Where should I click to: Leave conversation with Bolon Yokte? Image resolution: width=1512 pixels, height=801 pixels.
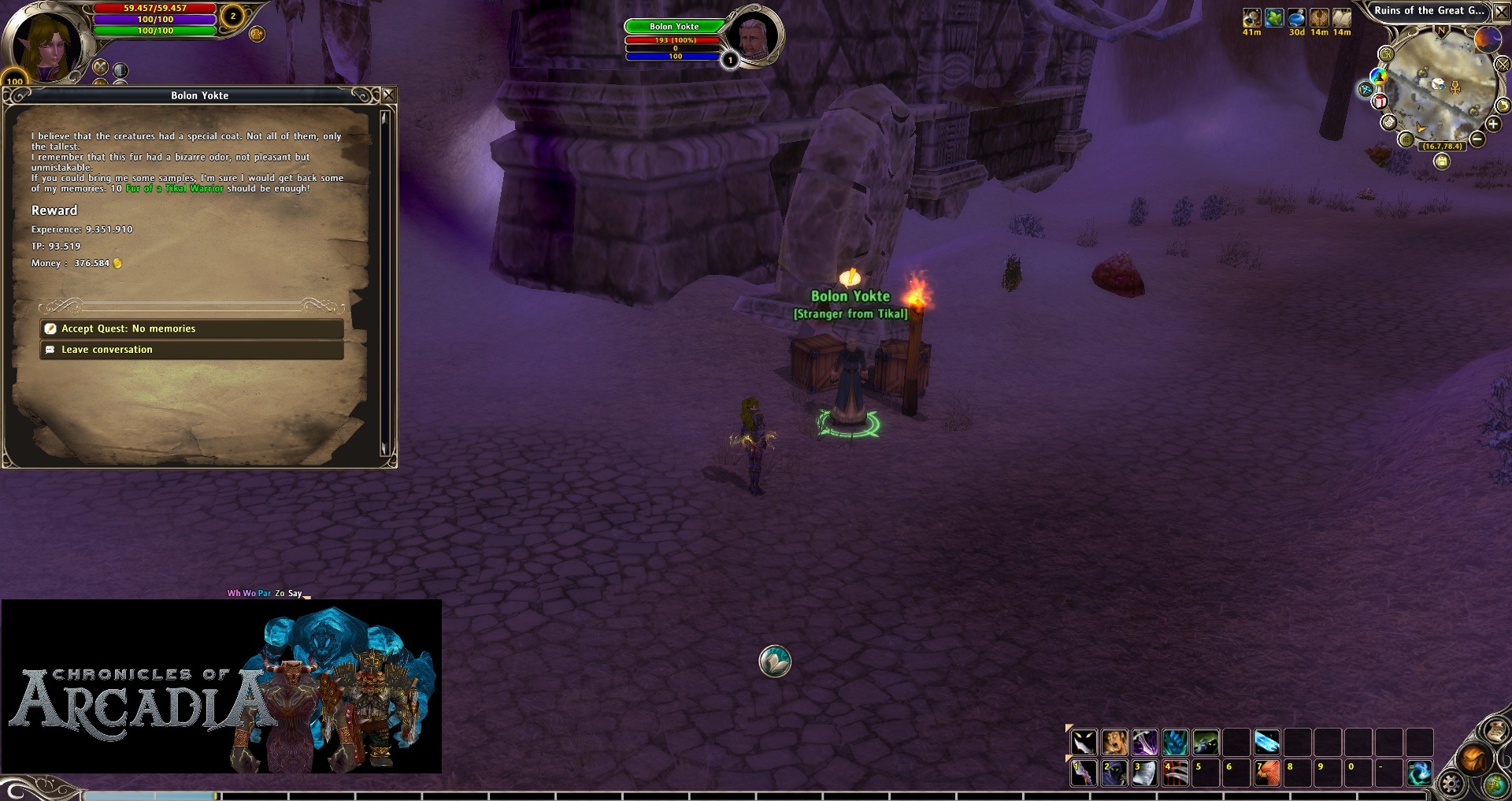(x=191, y=350)
